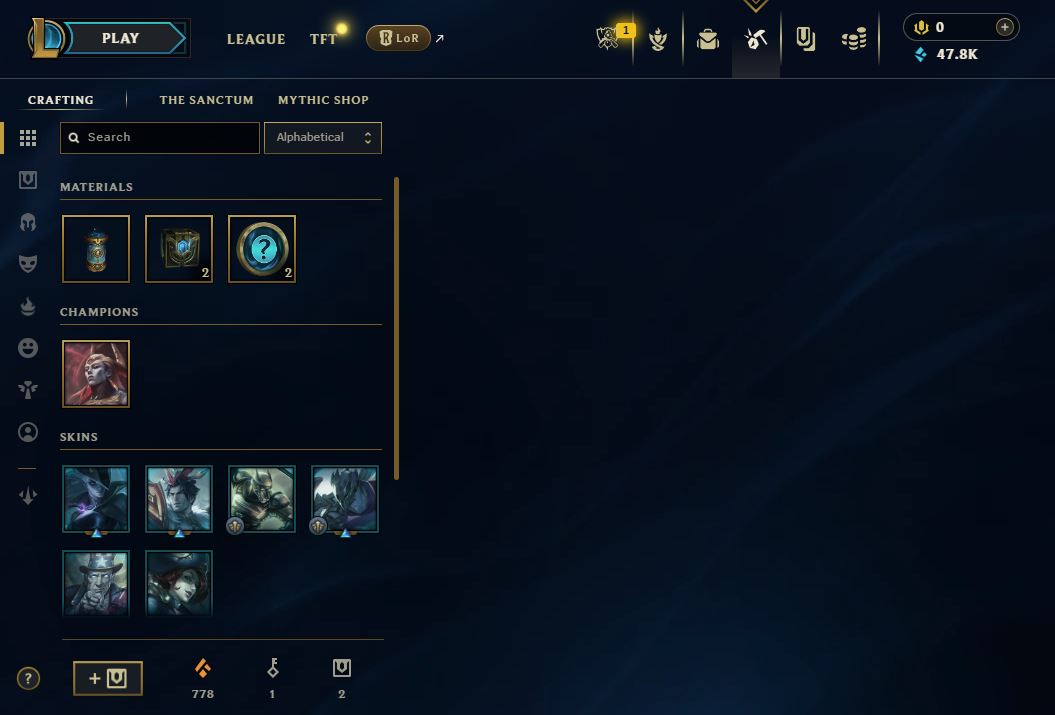Filter loot by the emote smiley icon
Viewport: 1055px width, 715px height.
coord(28,347)
